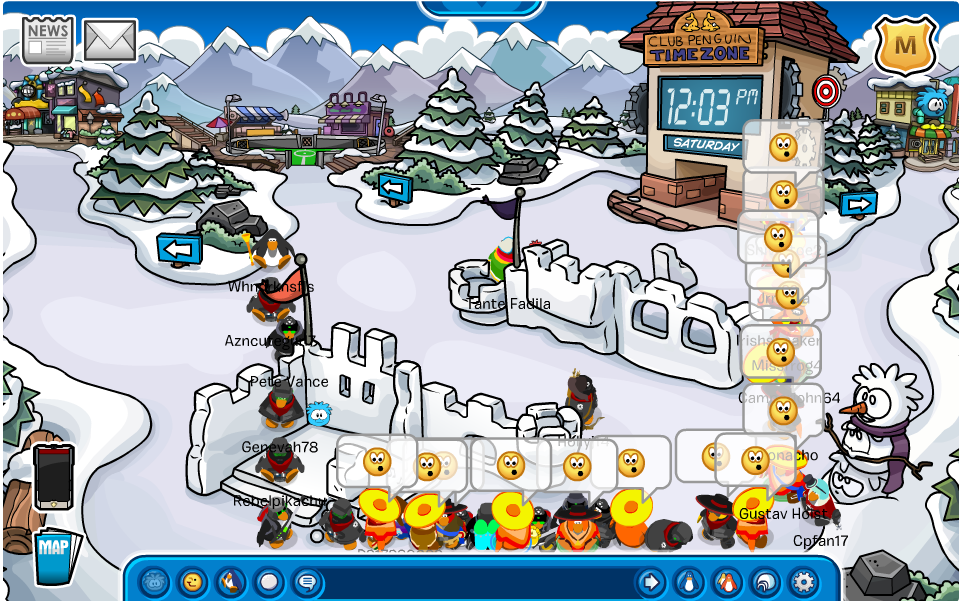Open the safe chat speech bubble menu

tap(306, 581)
